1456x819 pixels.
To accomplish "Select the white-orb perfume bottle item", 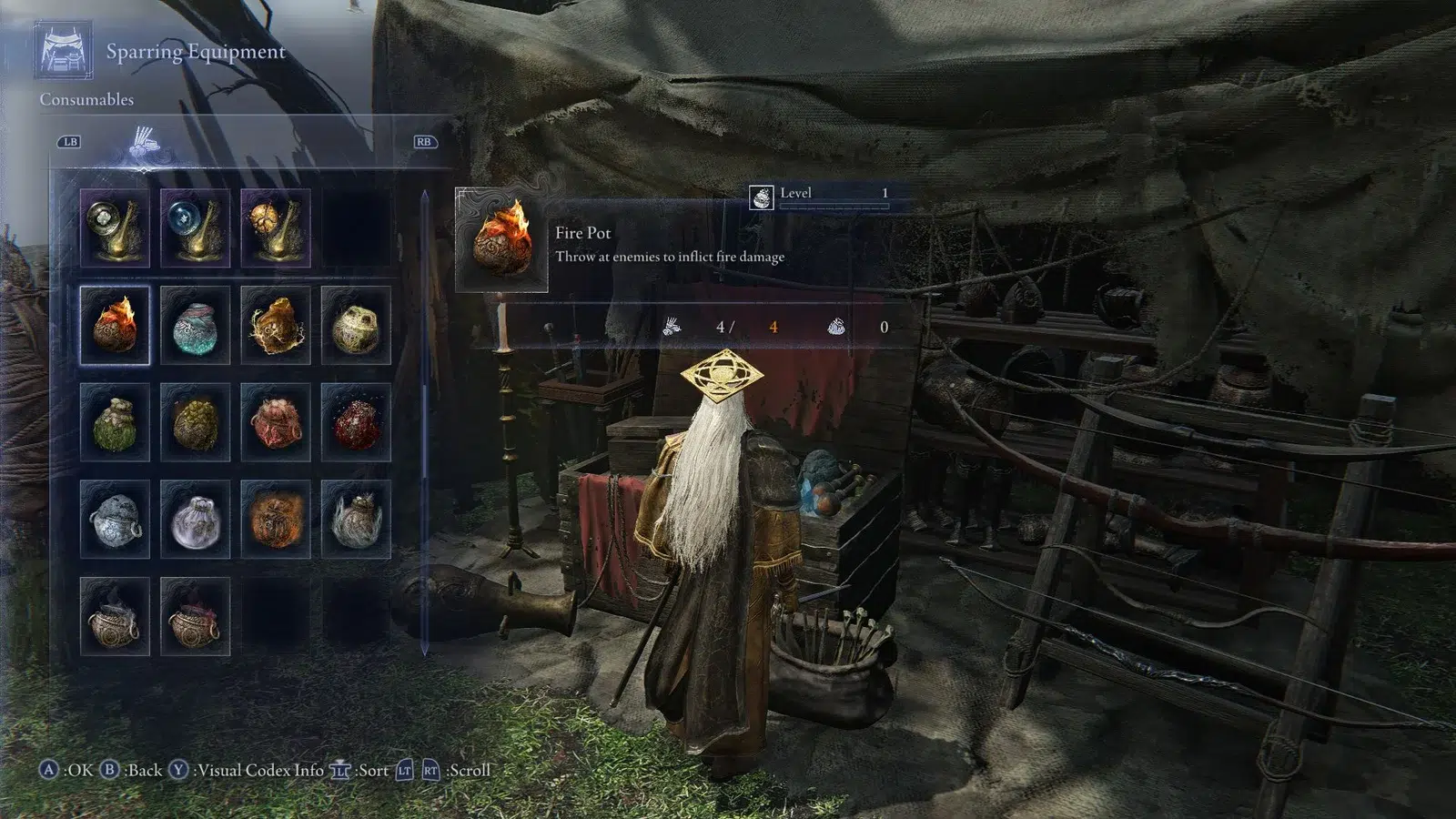I will [115, 227].
